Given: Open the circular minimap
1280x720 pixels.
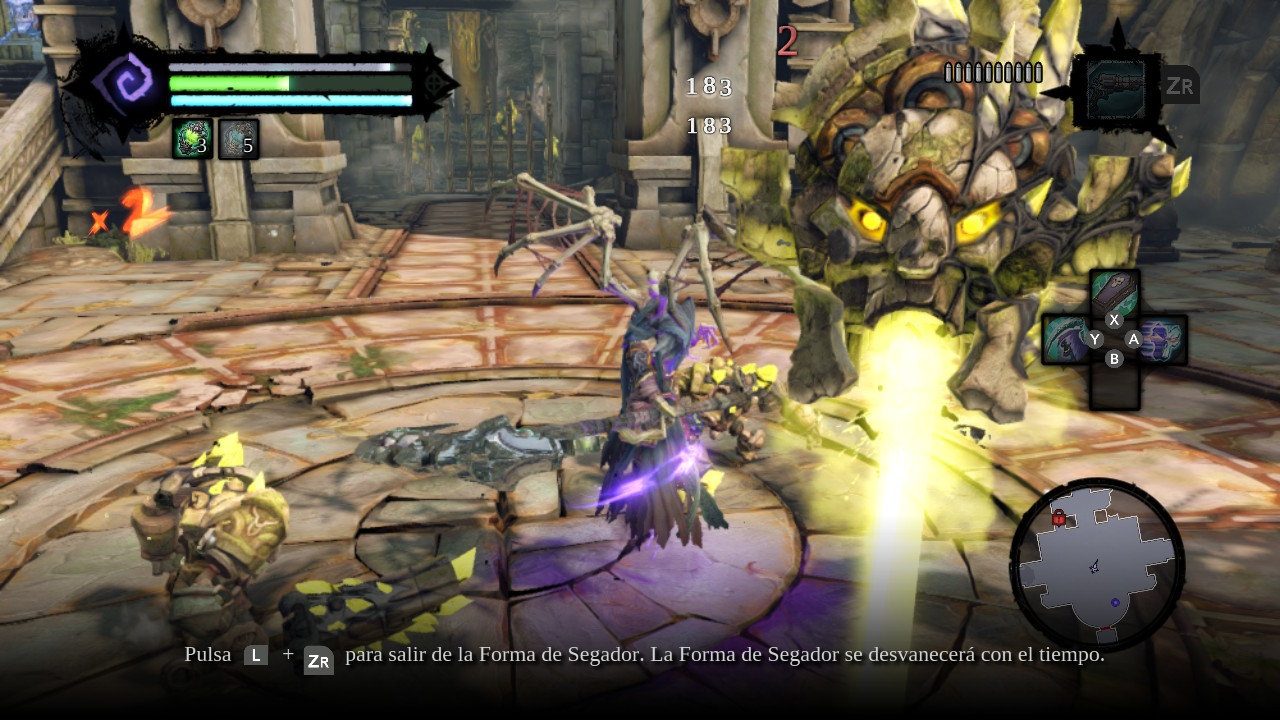Looking at the screenshot, I should 1097,565.
